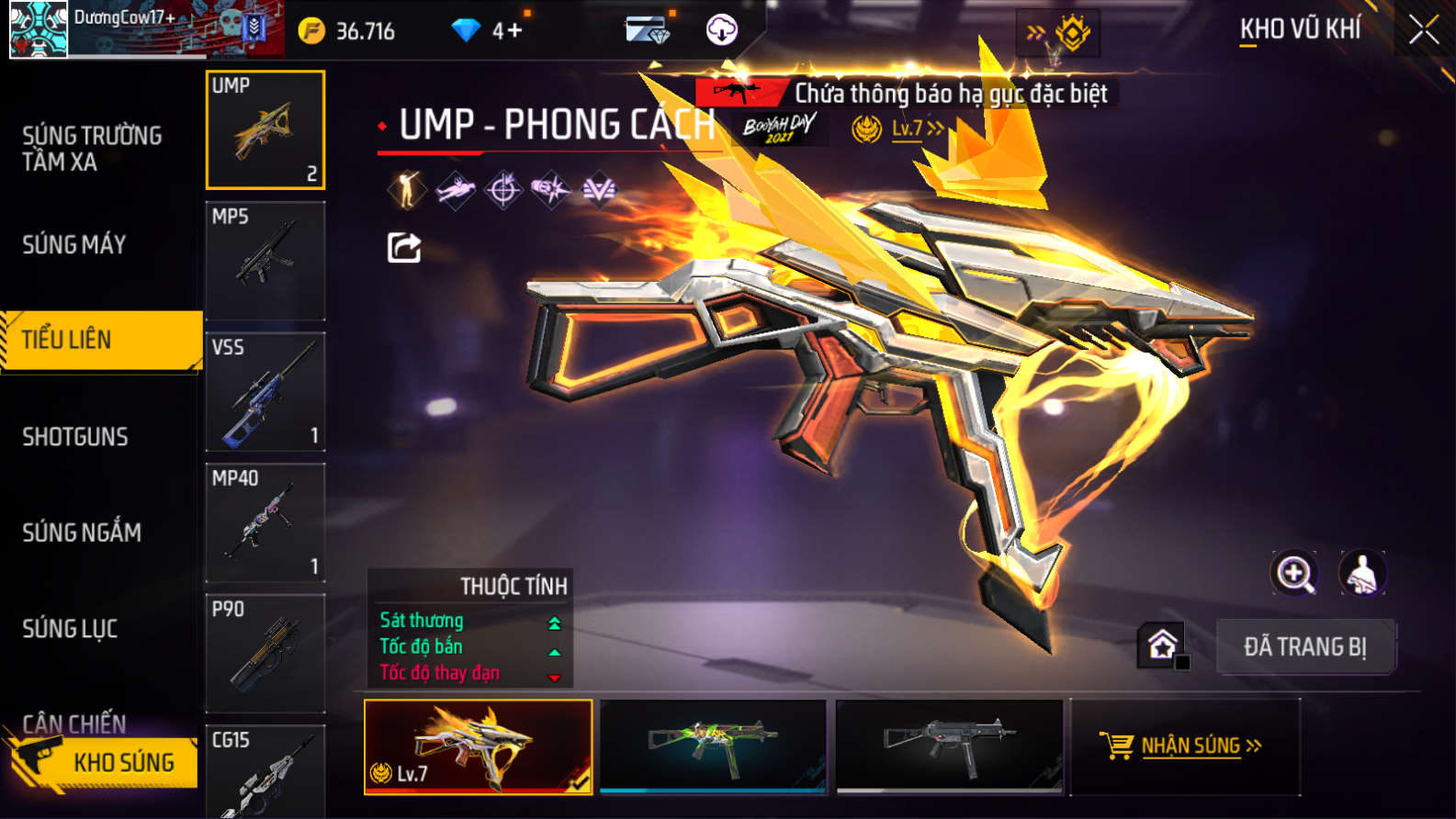The width and height of the screenshot is (1456, 819).
Task: Click the share arrow icon
Action: point(404,247)
